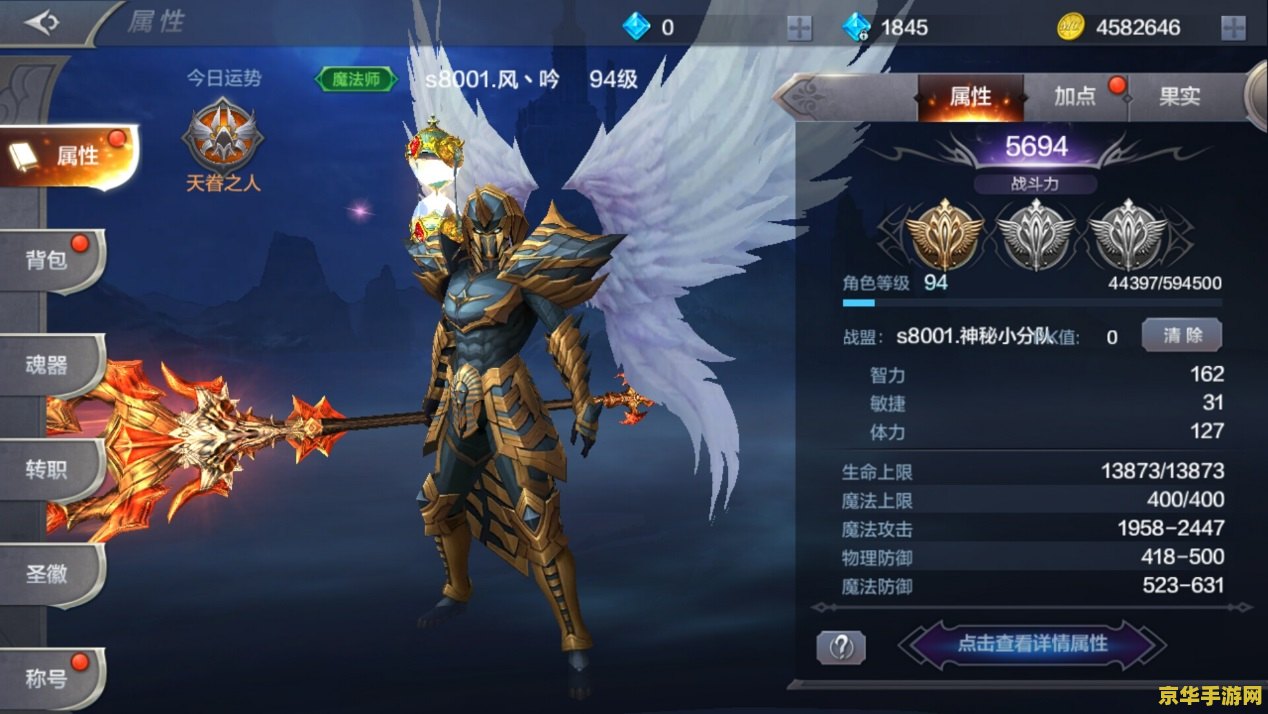
Task: Open the question mark help button
Action: pyautogui.click(x=841, y=647)
